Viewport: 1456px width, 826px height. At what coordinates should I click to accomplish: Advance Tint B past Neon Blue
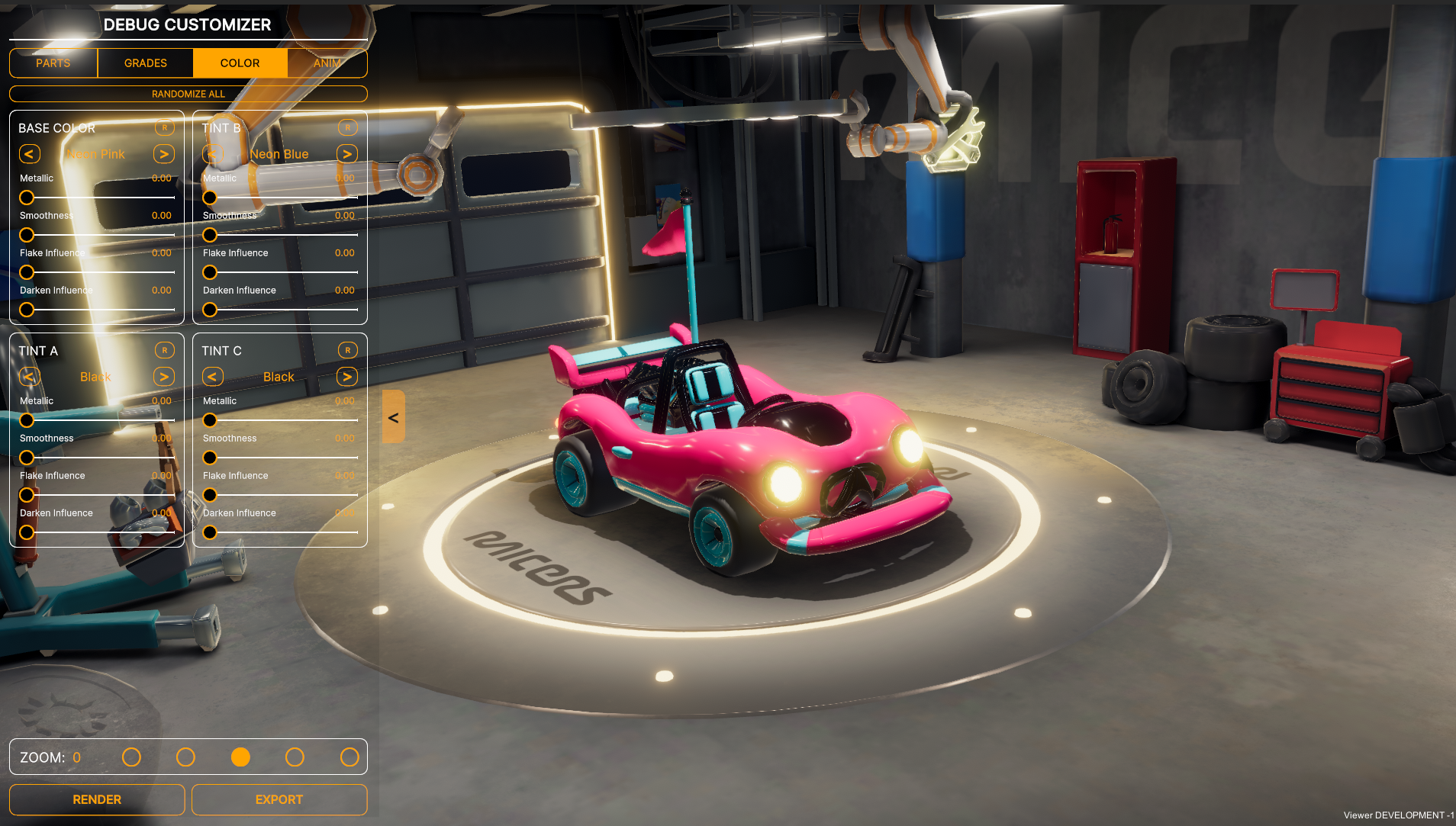(347, 154)
